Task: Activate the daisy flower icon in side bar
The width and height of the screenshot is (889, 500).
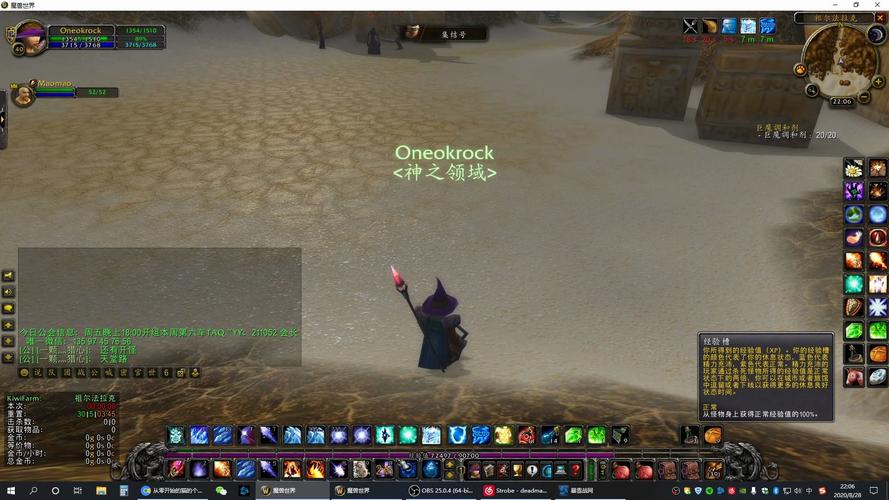Action: tap(853, 168)
